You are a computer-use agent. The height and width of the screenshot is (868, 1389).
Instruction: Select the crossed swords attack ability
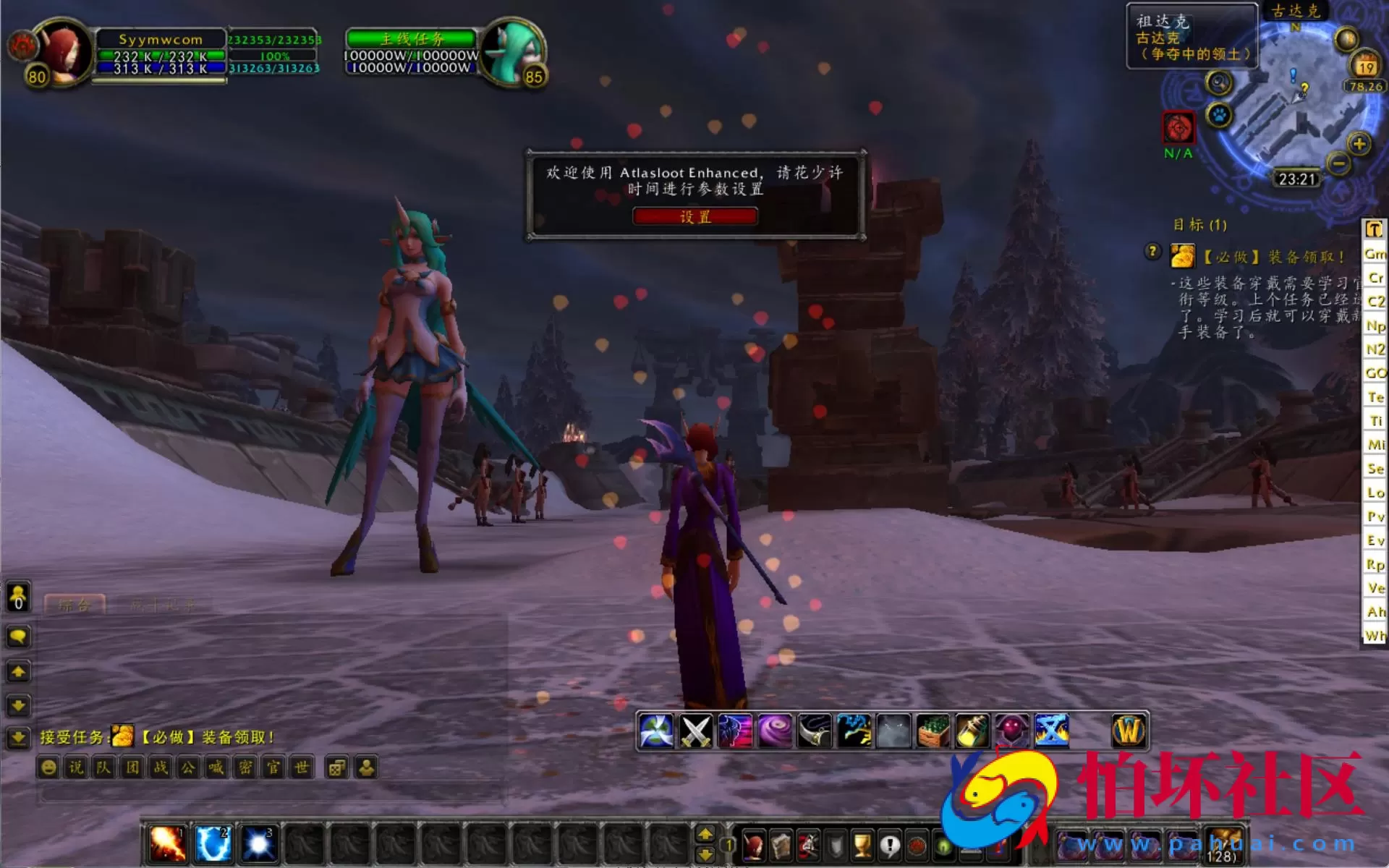[x=694, y=731]
